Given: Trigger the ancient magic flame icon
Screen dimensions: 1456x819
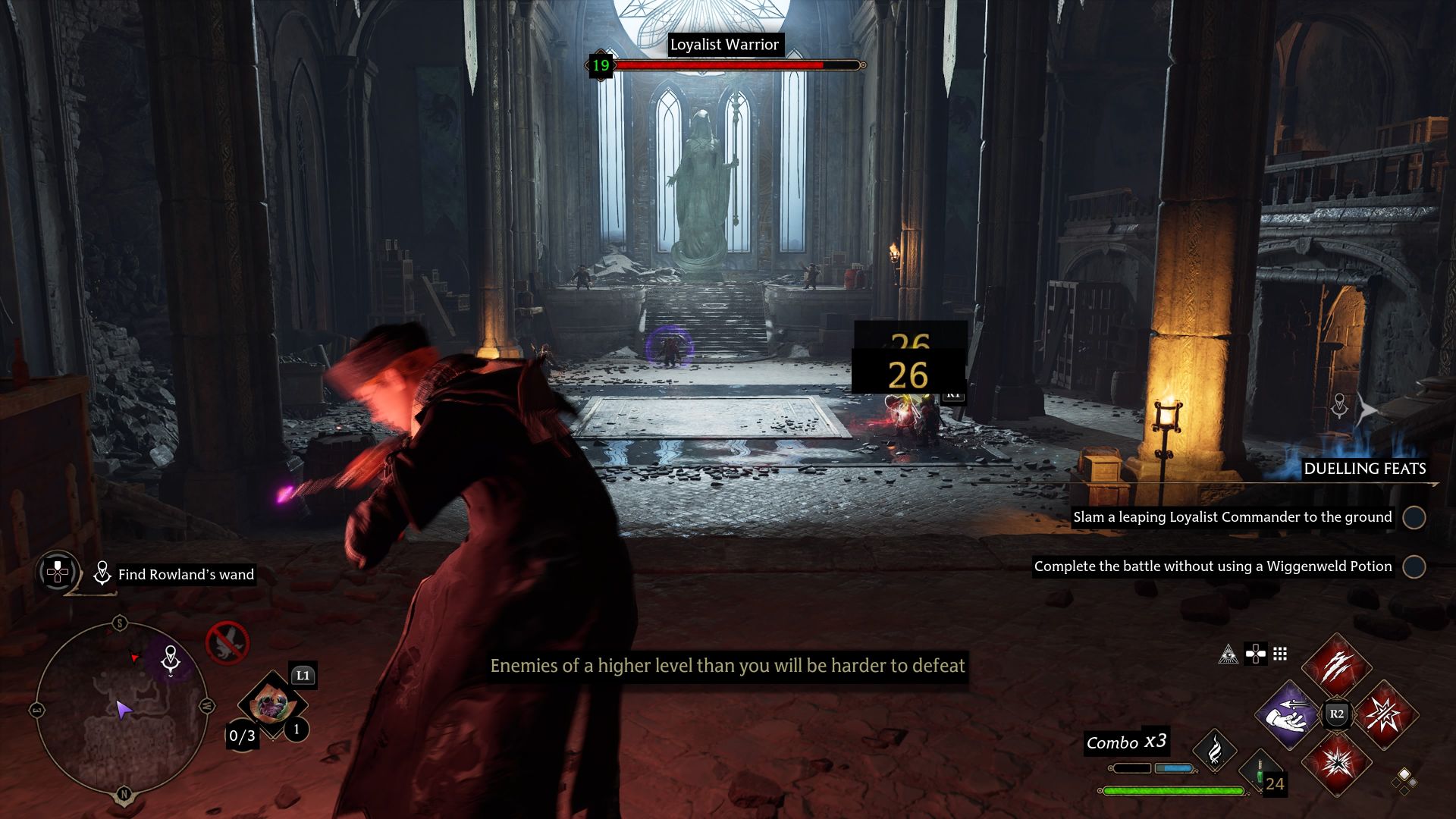Looking at the screenshot, I should pyautogui.click(x=1215, y=750).
